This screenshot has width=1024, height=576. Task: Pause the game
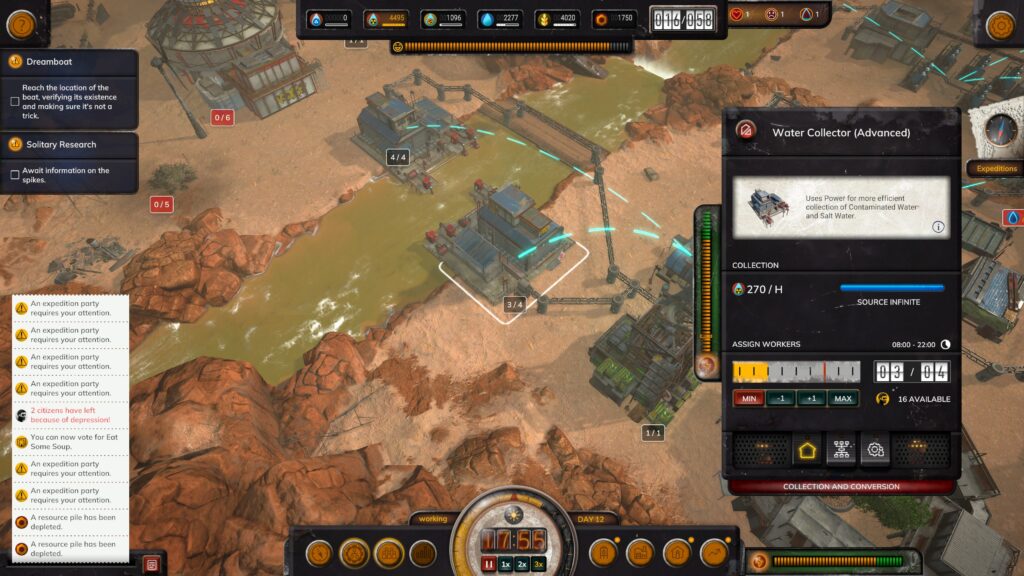pos(490,564)
